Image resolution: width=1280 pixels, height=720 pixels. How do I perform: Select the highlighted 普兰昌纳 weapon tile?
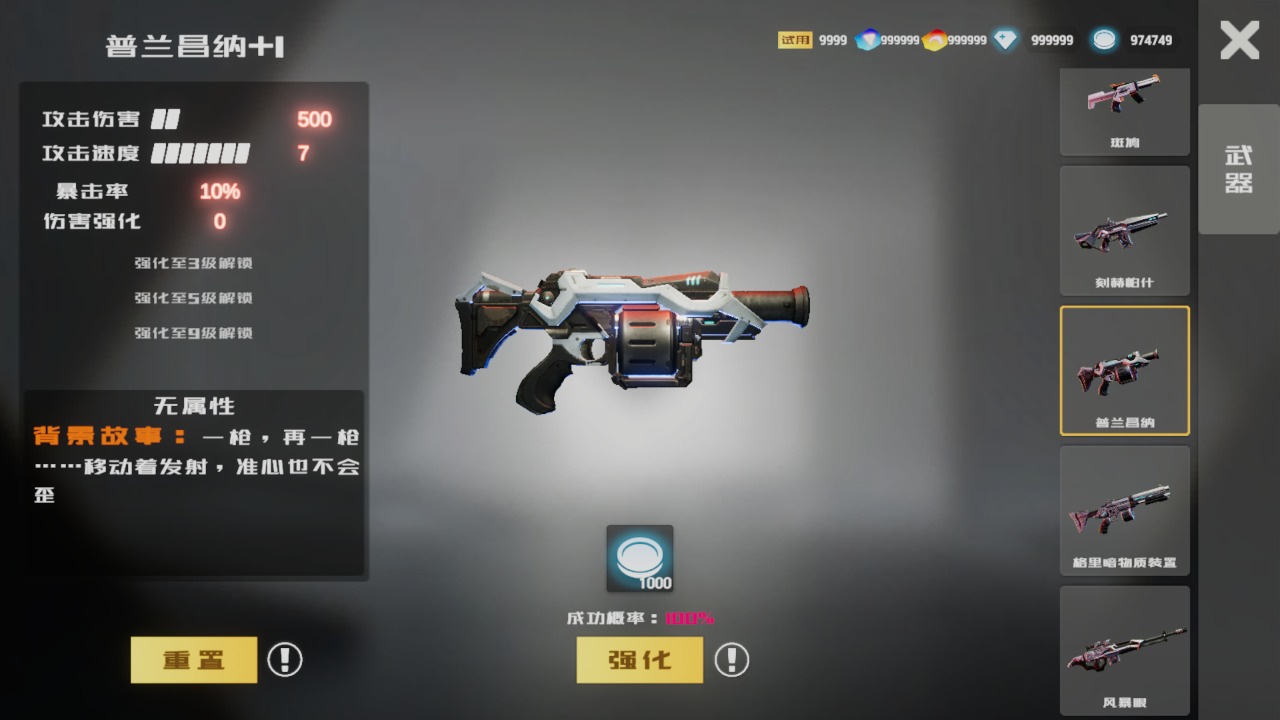tap(1124, 370)
